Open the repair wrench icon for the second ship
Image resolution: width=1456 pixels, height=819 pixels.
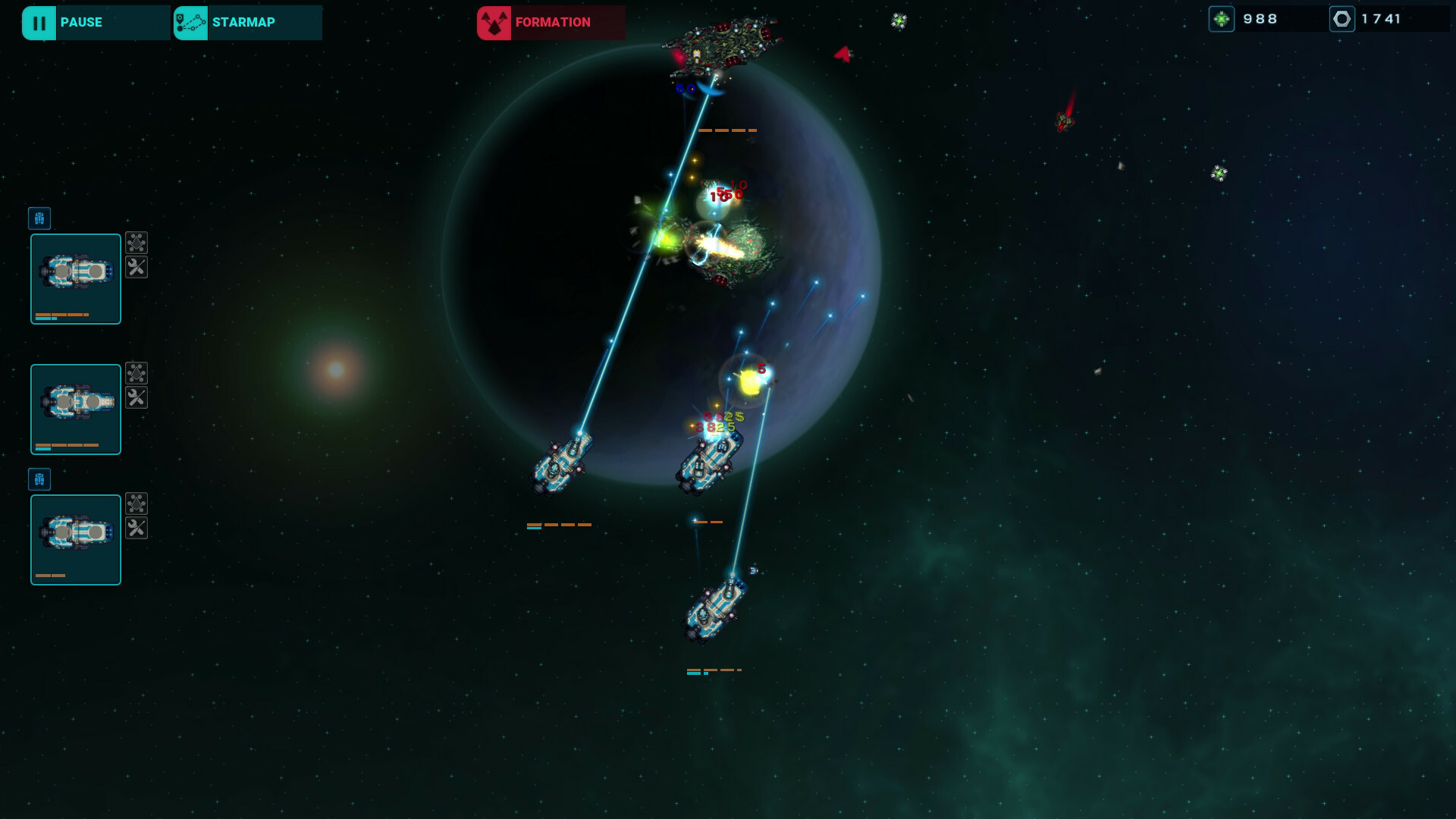pos(137,397)
